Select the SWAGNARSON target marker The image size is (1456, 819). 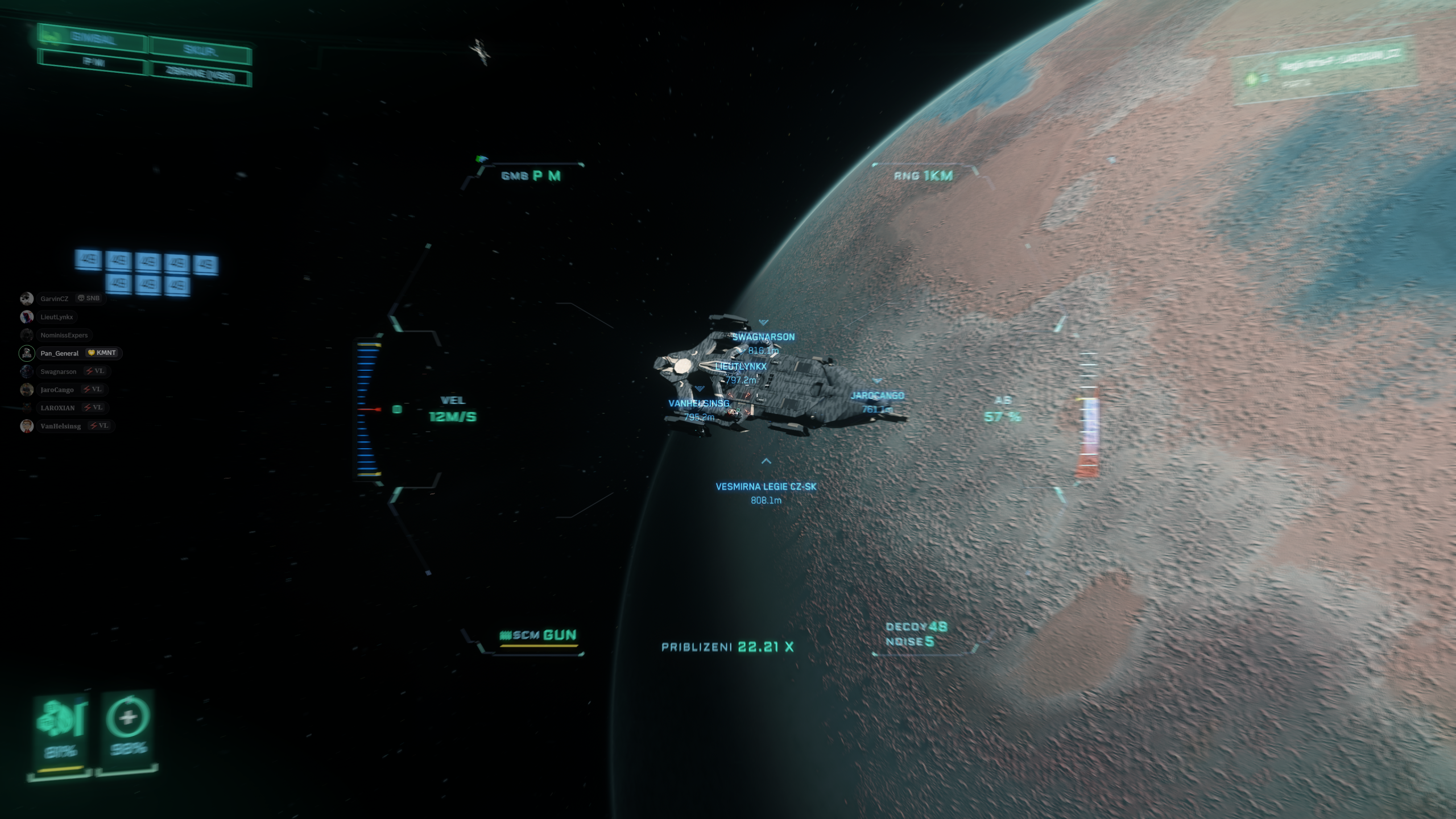[x=763, y=337]
